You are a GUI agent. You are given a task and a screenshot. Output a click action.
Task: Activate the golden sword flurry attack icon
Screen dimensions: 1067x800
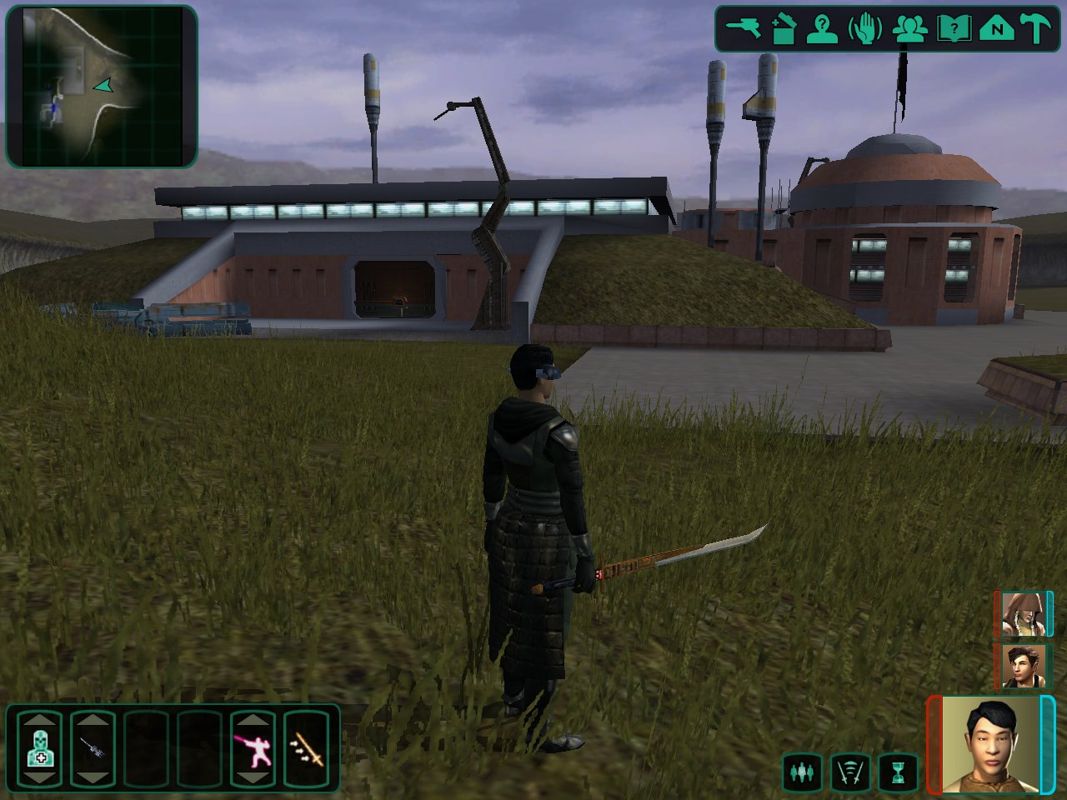306,748
